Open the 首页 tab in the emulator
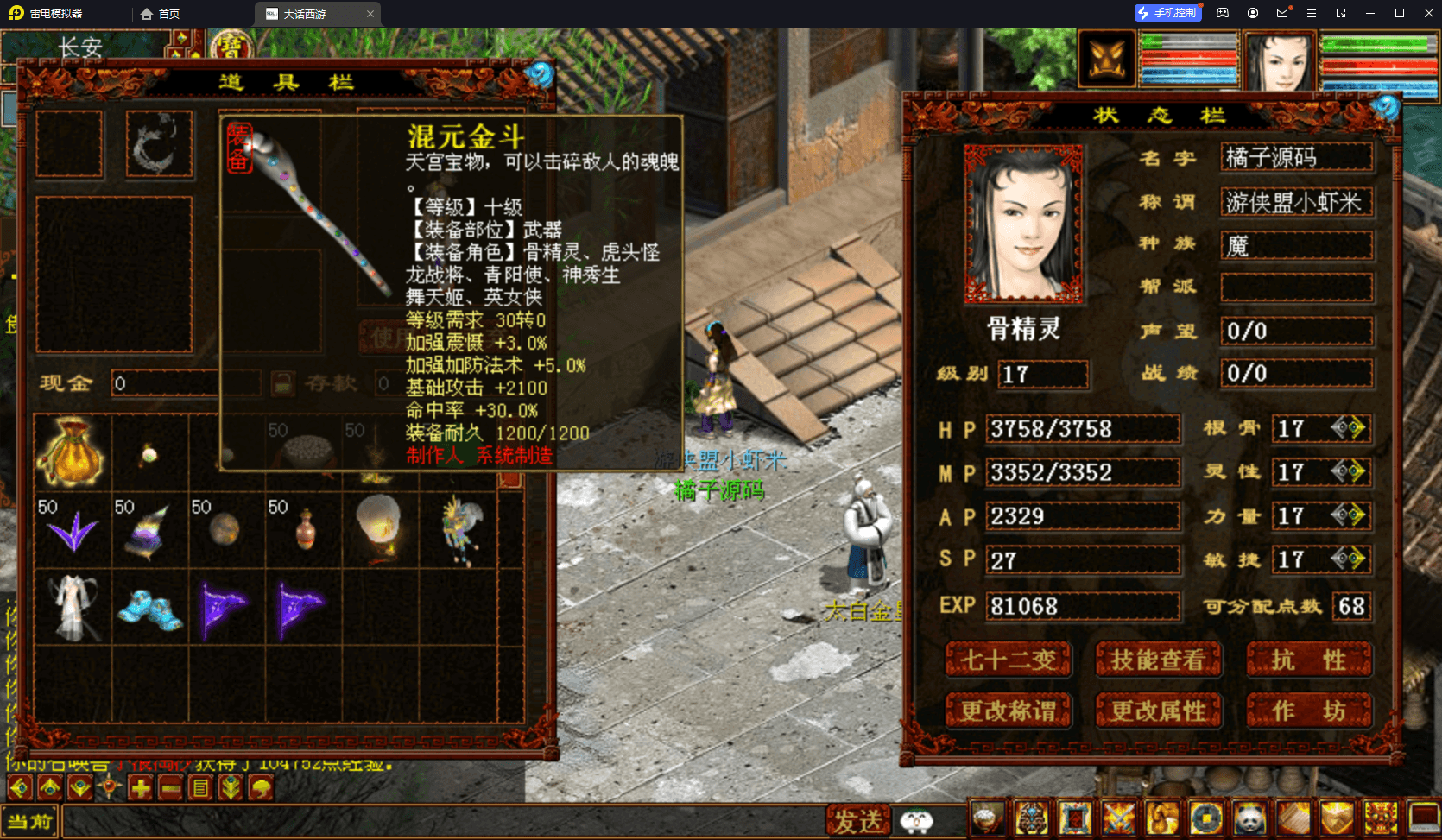The image size is (1442, 840). pyautogui.click(x=160, y=14)
